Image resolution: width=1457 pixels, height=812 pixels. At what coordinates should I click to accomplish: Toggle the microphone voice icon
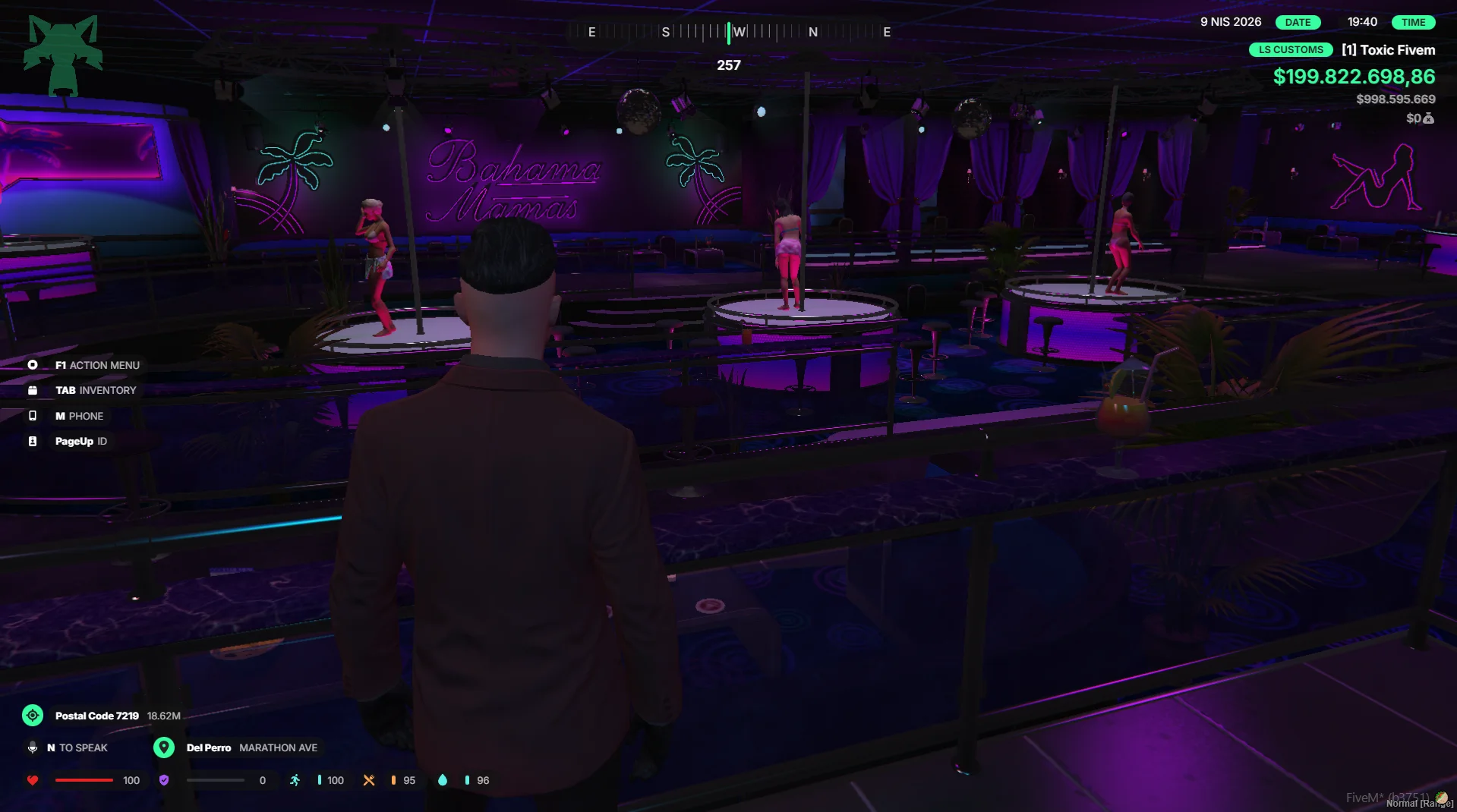[33, 747]
